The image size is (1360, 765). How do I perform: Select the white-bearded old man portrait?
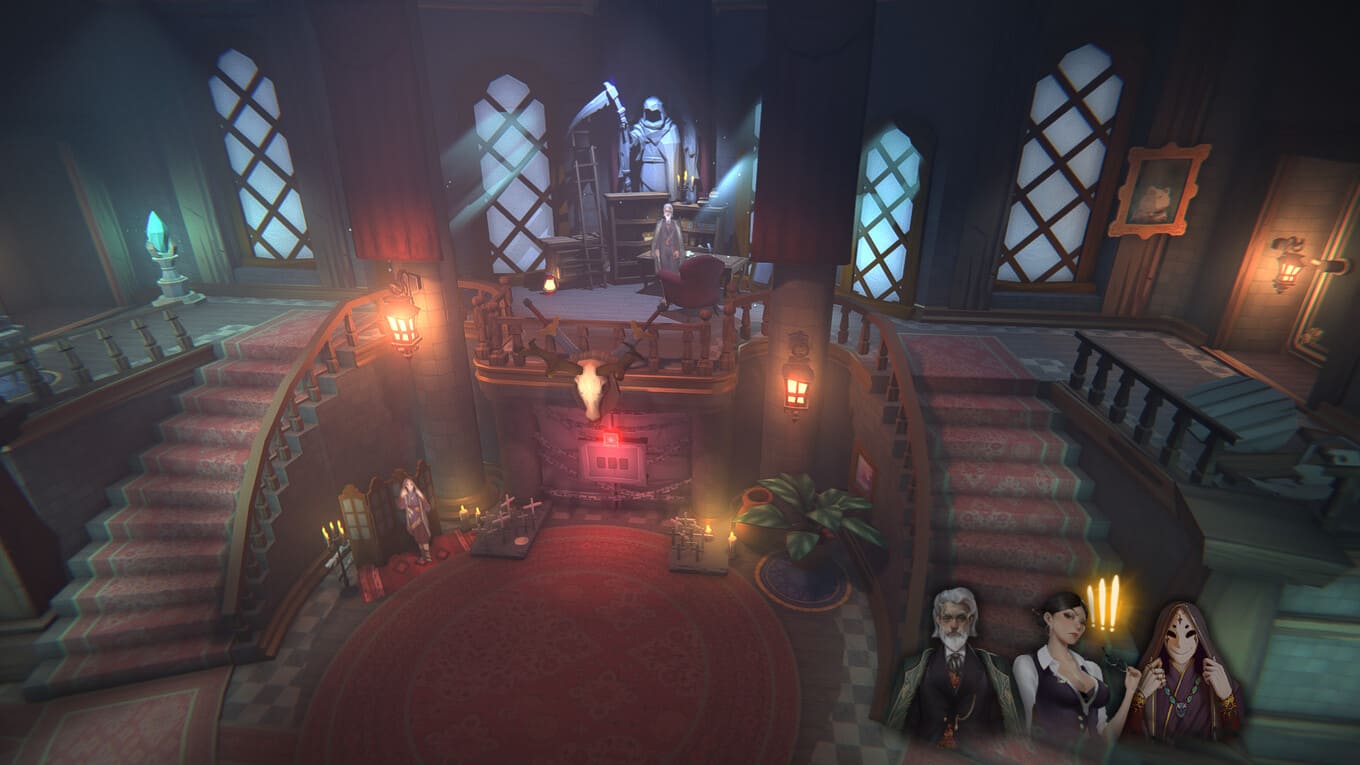click(x=951, y=665)
